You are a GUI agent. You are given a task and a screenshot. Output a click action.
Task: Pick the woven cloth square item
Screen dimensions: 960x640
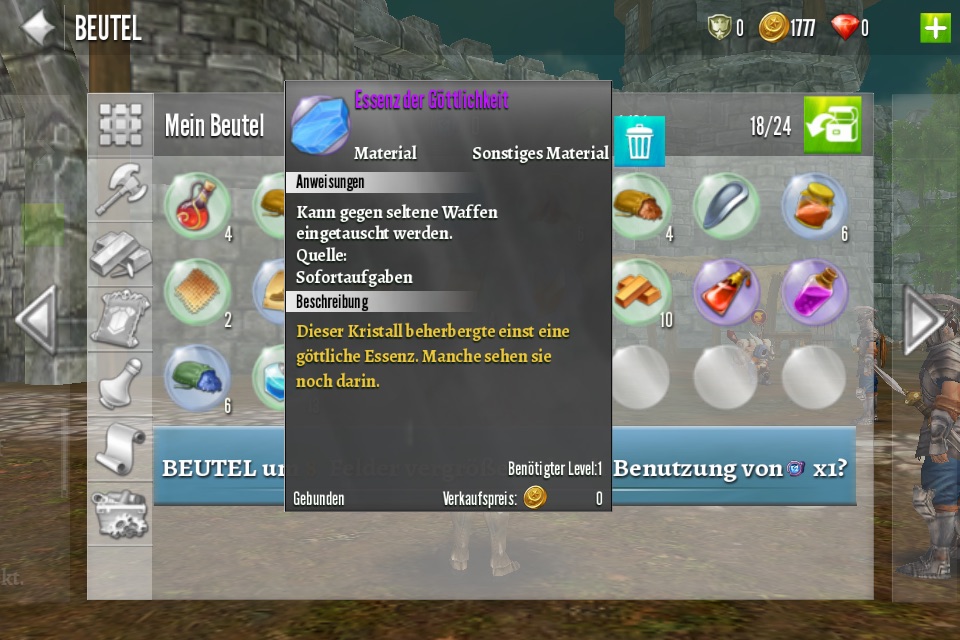(197, 291)
